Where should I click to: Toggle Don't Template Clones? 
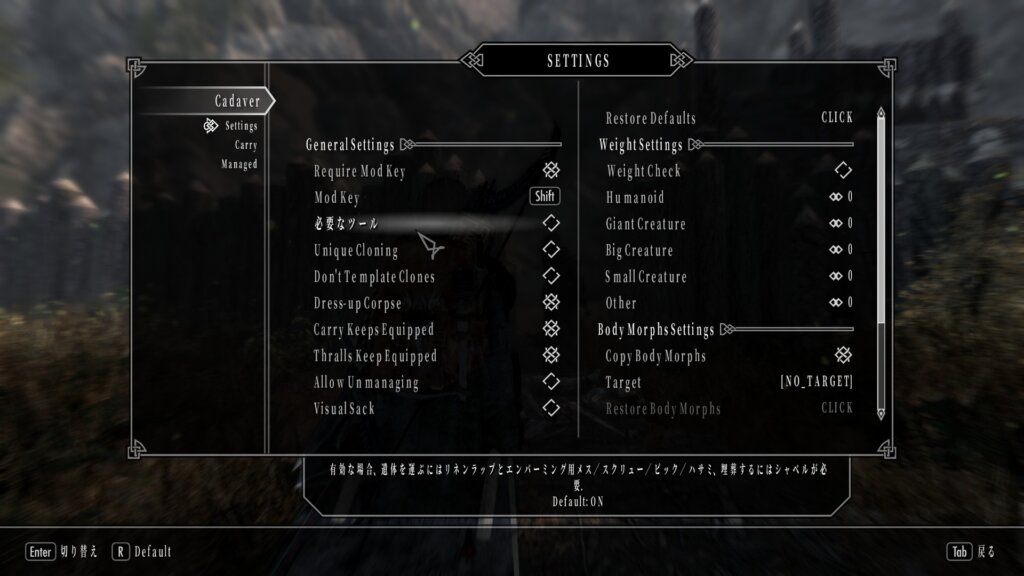pyautogui.click(x=550, y=275)
